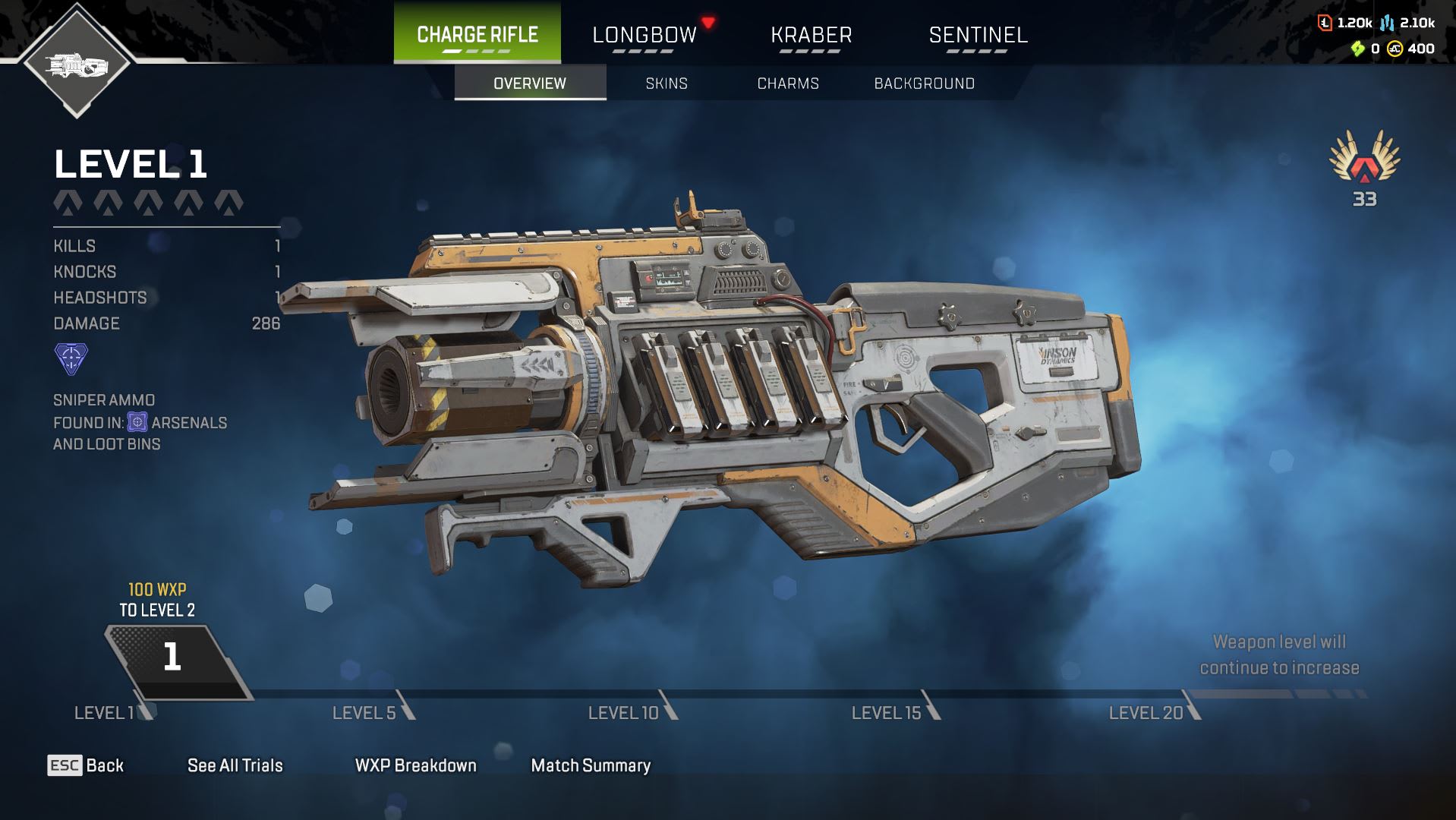The image size is (1456, 820).
Task: View the Background sub-tab
Action: [924, 84]
